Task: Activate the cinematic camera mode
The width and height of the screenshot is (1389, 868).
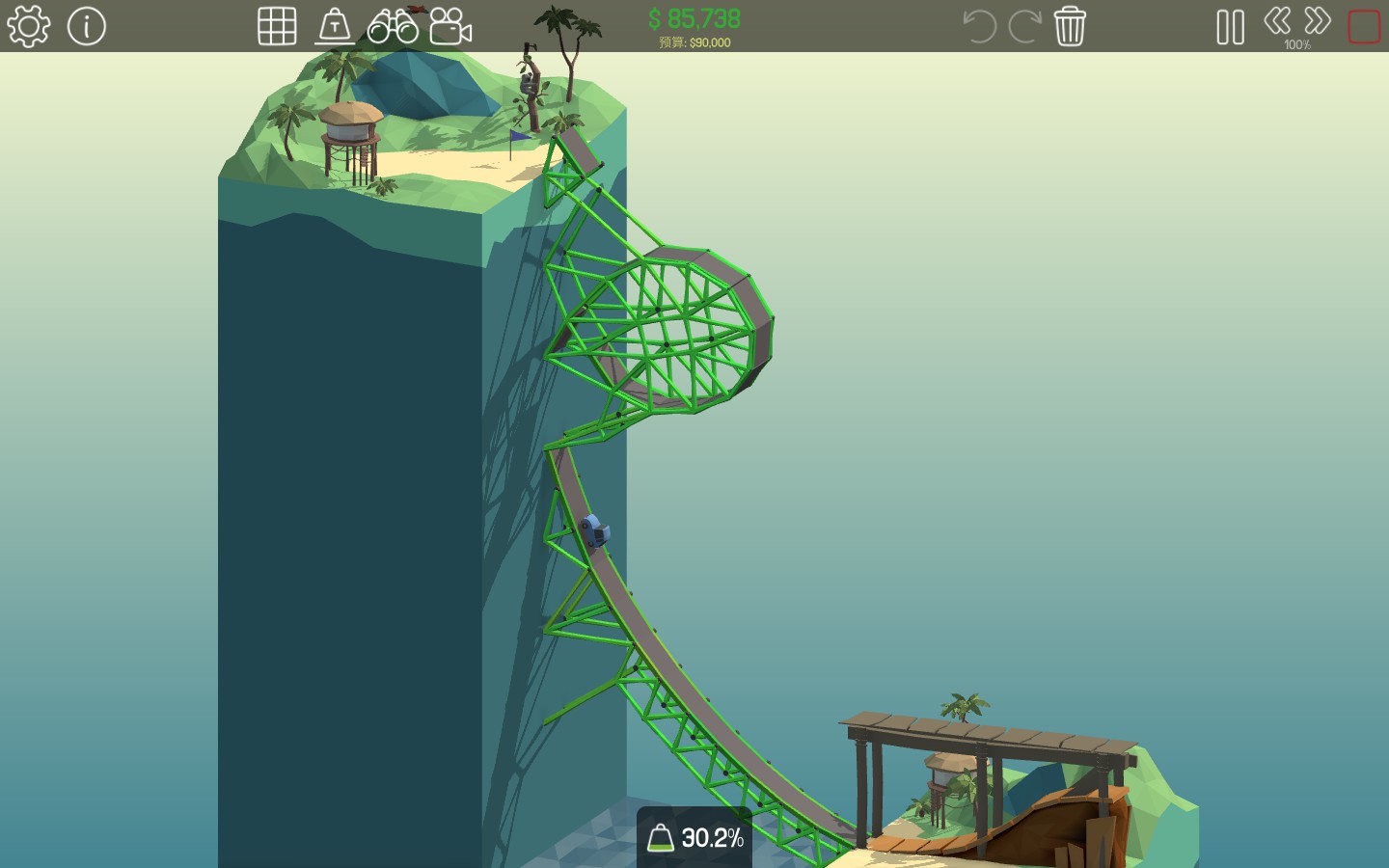Action: tap(449, 26)
